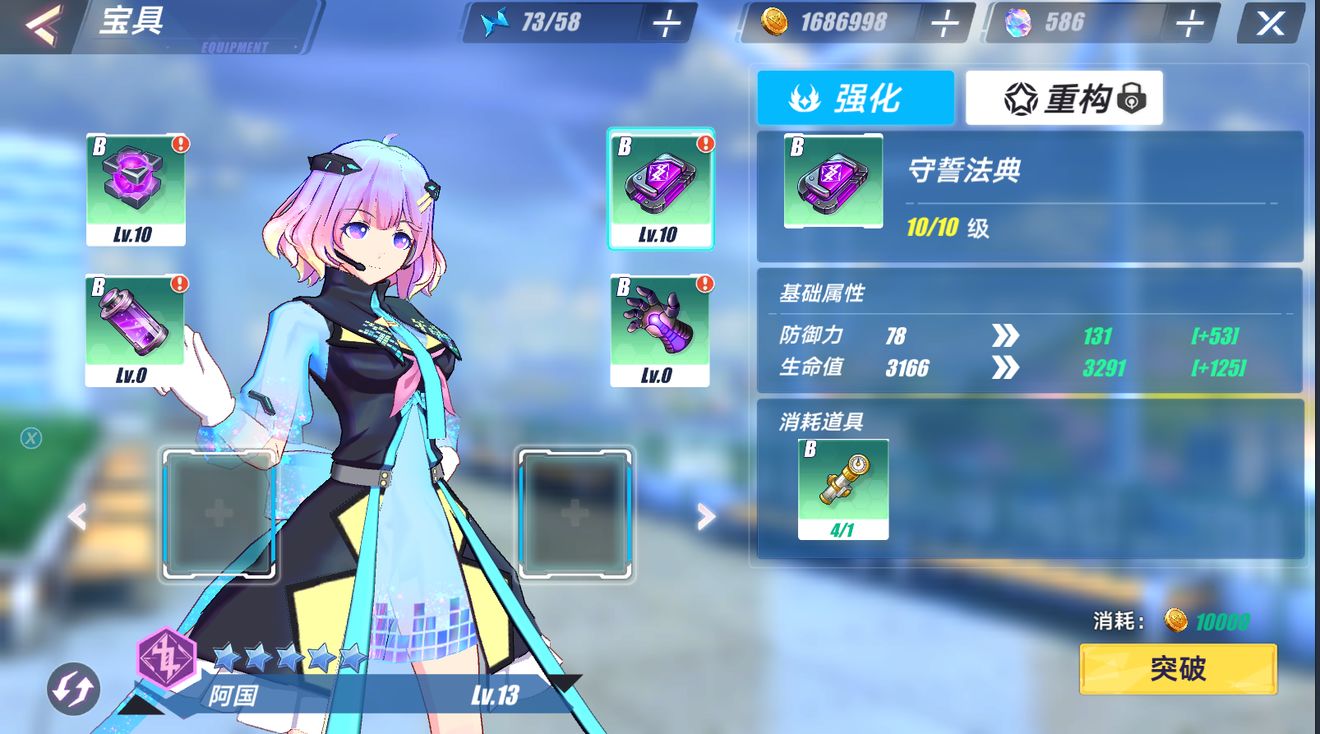Select the Lv.0 purple canister equipment
The image size is (1320, 734).
[x=135, y=330]
